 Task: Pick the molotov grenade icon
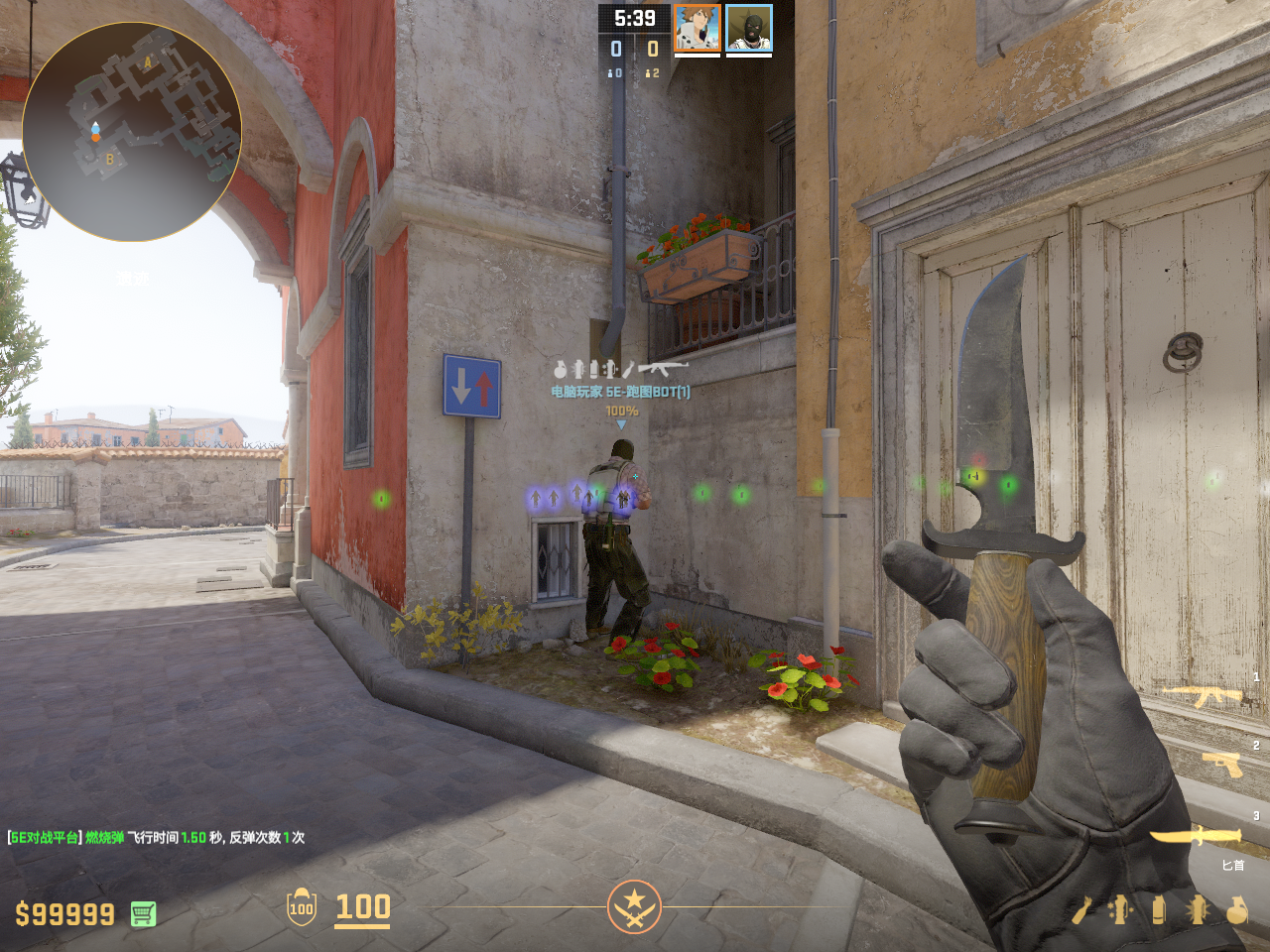click(x=1082, y=909)
